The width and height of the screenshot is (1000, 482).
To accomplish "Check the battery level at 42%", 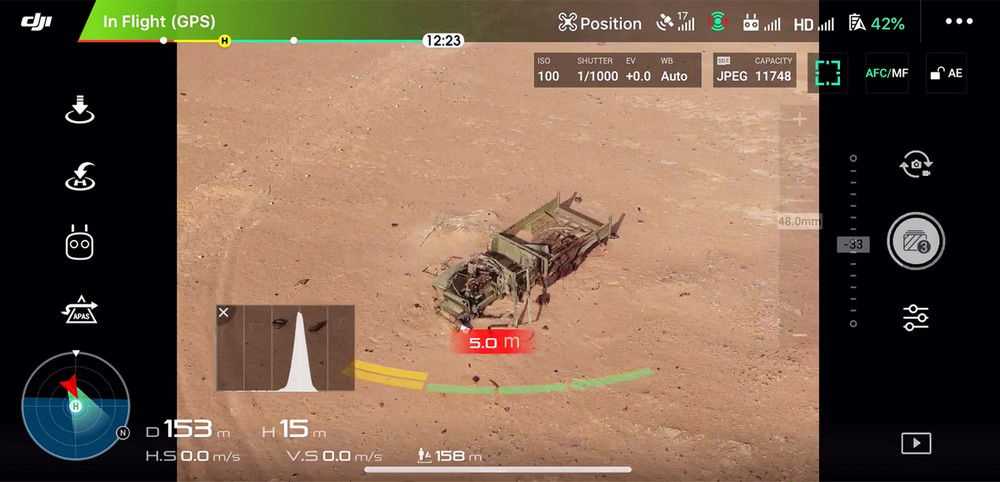I will pos(876,23).
